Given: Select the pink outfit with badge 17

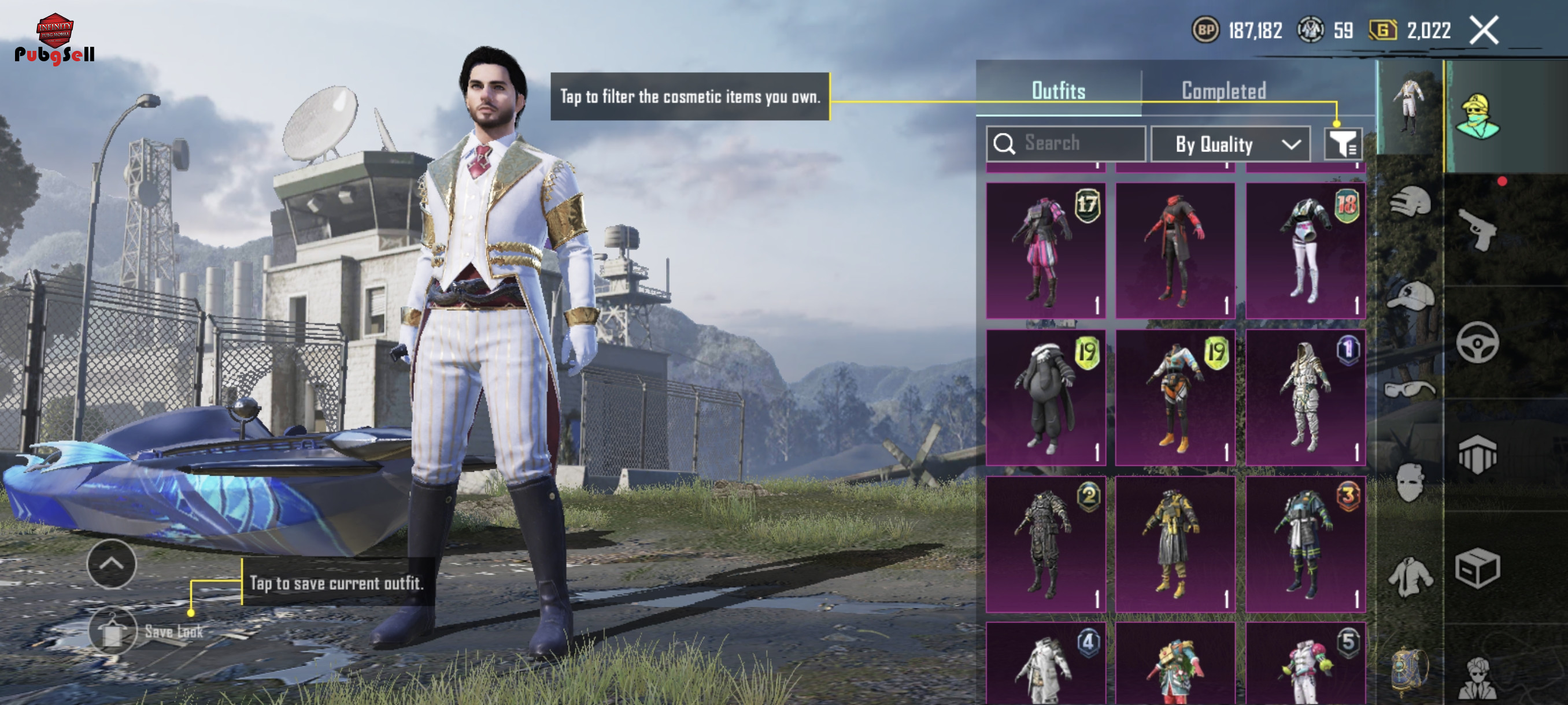Looking at the screenshot, I should coord(1045,251).
